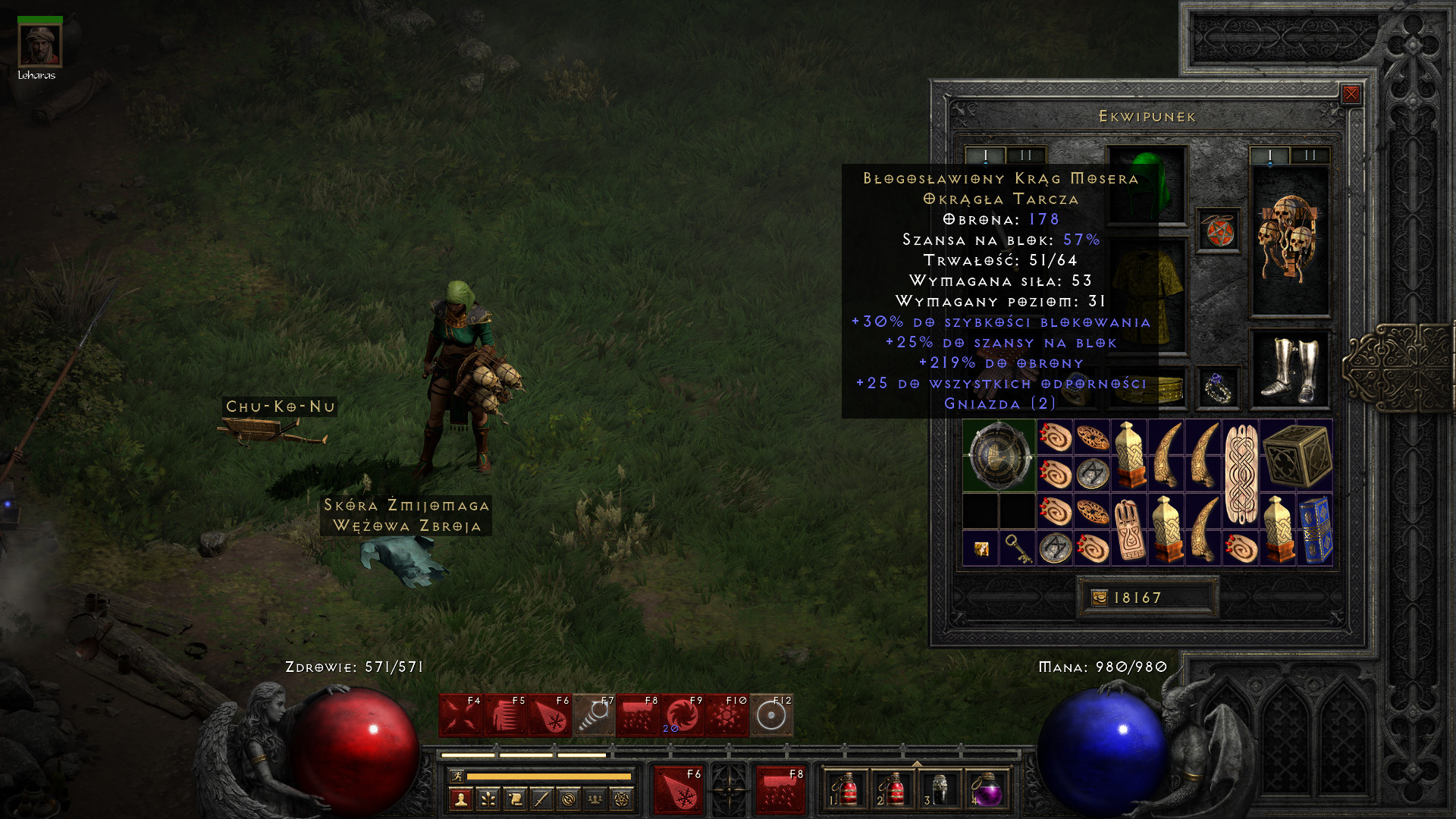Open the left mouse skill selector
Screen dimensions: 1456x819
pyautogui.click(x=679, y=789)
